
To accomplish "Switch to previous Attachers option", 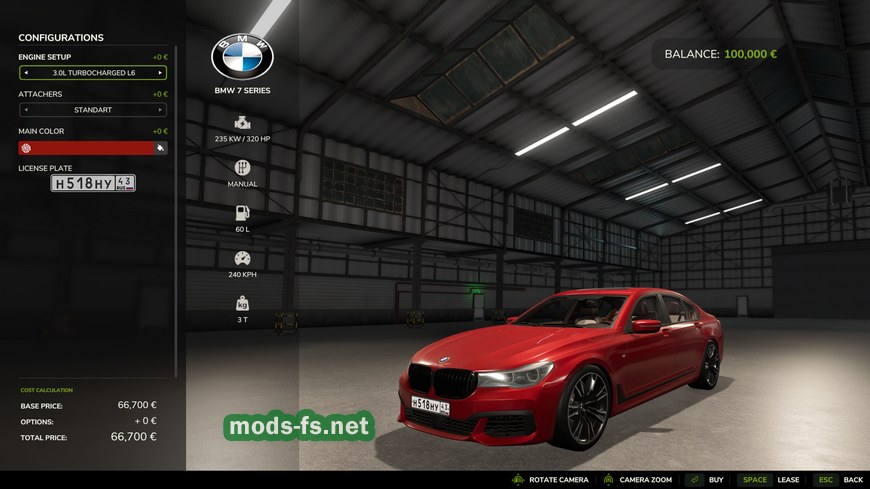I will click(26, 110).
